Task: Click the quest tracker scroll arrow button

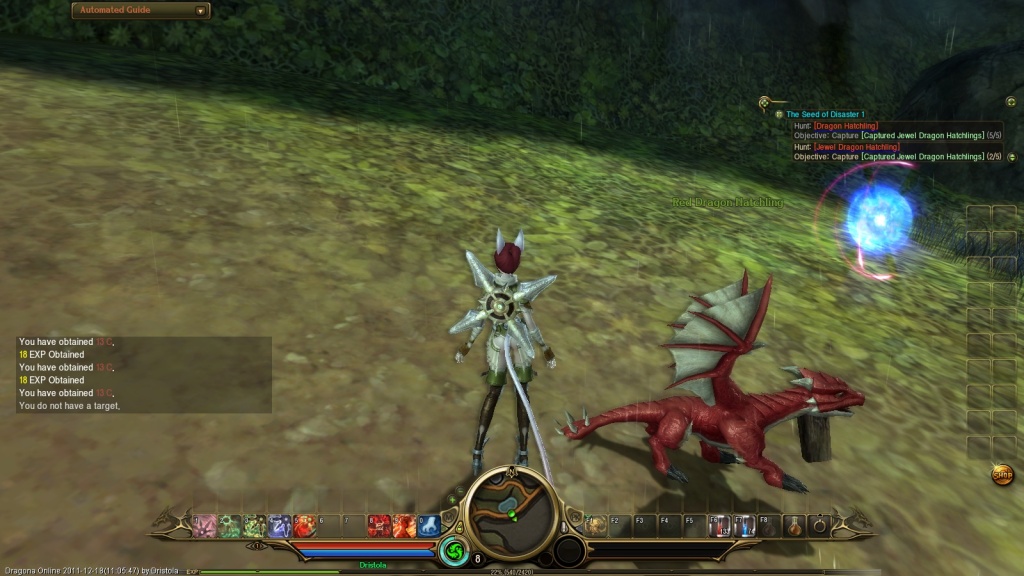Action: (x=1012, y=157)
